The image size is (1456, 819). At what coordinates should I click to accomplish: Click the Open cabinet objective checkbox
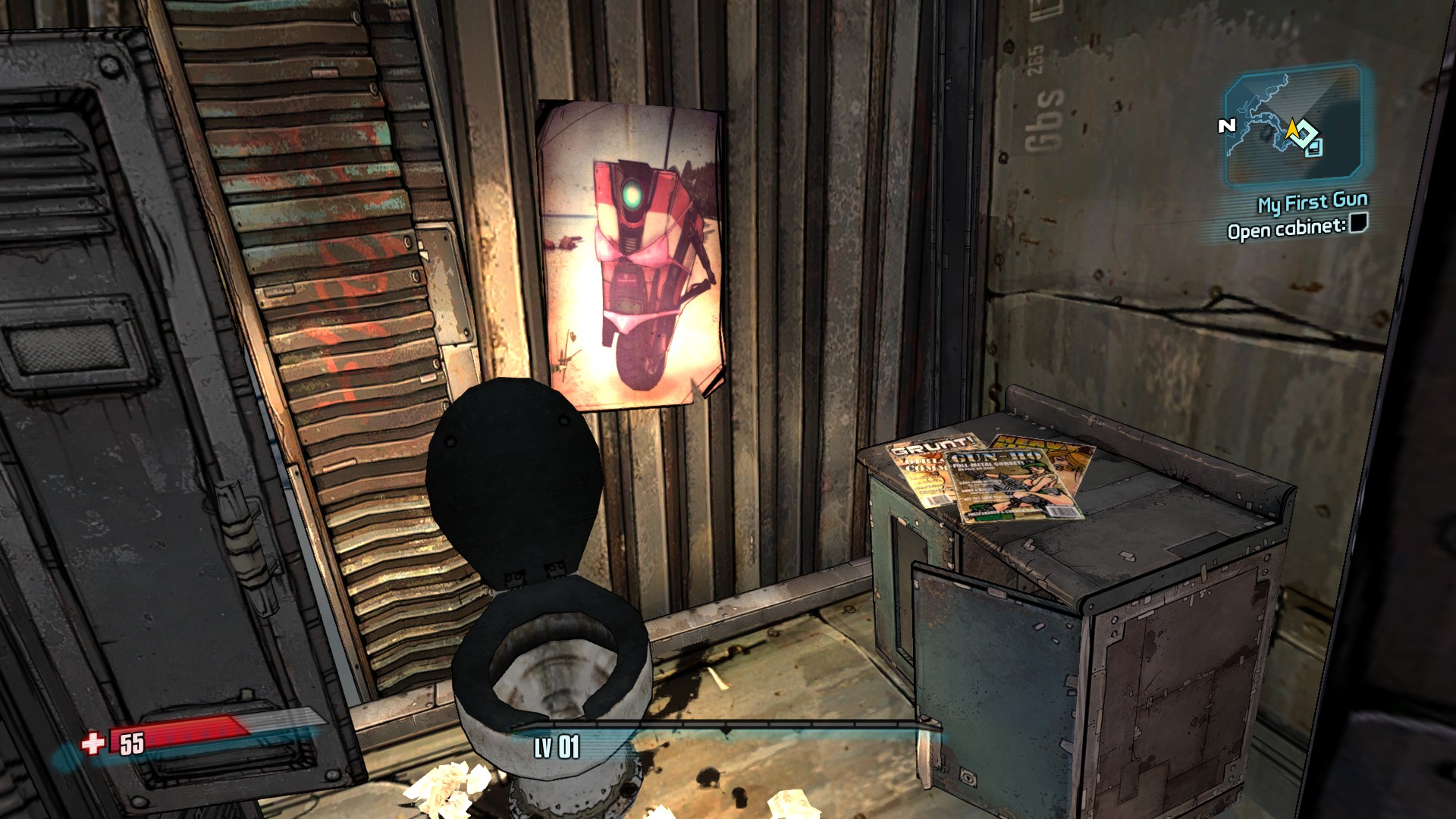click(x=1358, y=223)
